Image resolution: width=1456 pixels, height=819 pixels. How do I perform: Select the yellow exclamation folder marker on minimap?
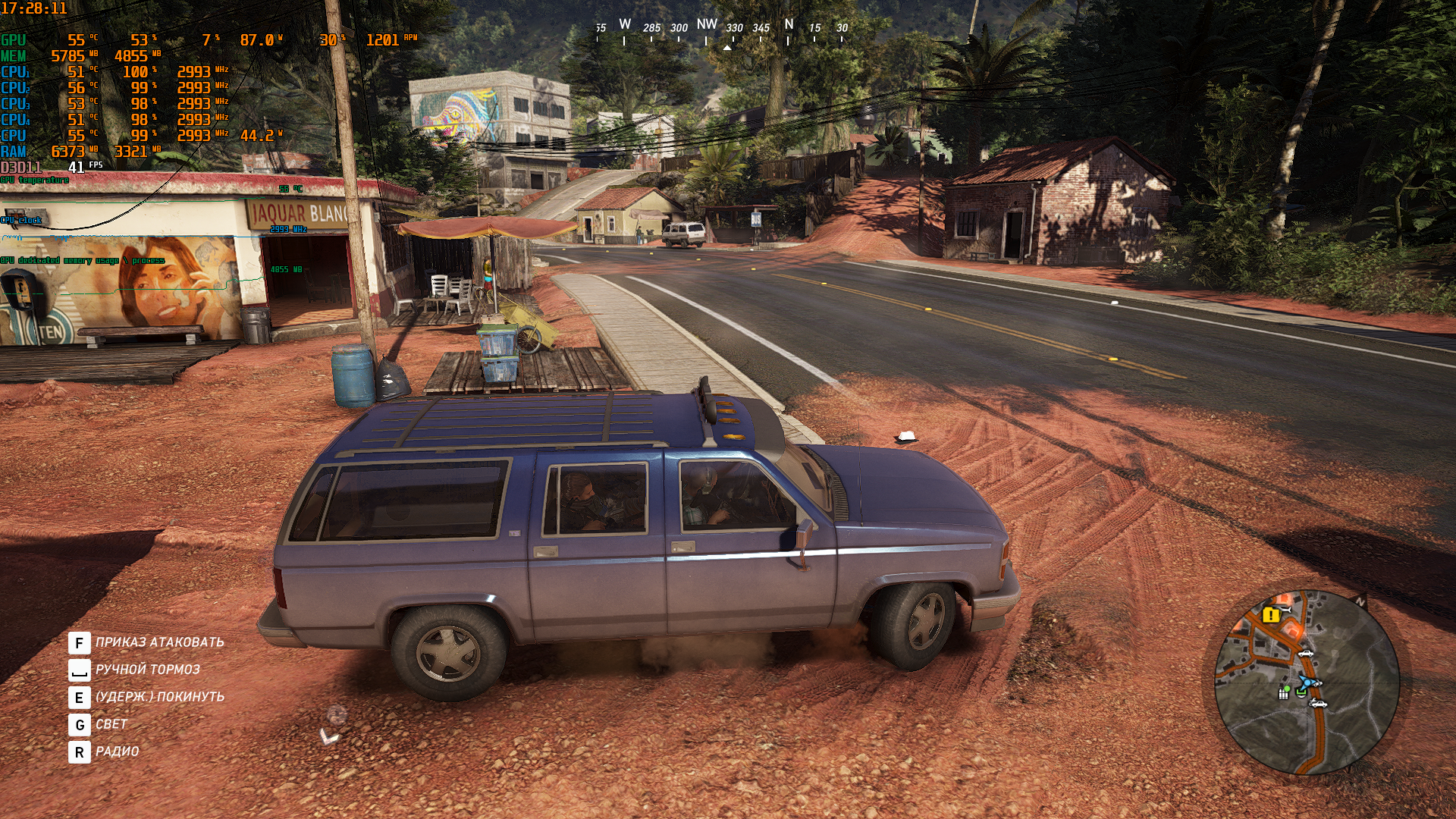click(1271, 615)
